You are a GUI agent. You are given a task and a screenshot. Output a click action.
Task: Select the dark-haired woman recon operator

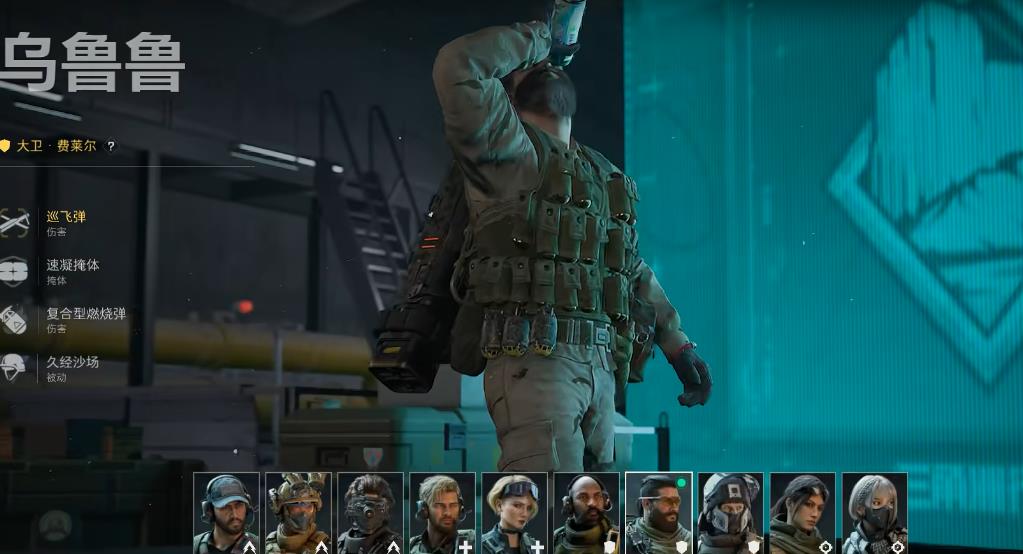803,512
